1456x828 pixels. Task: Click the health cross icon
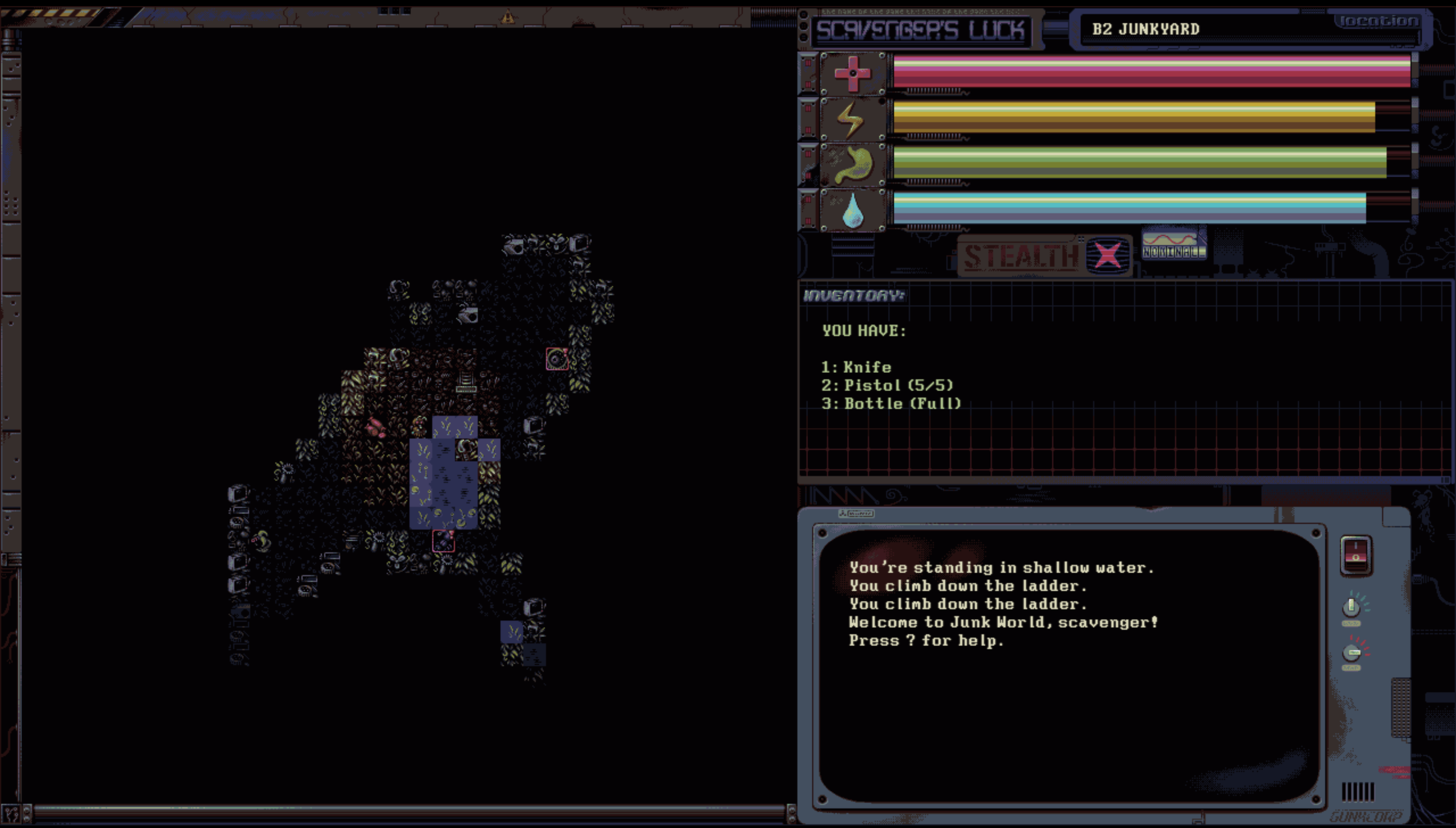(x=852, y=73)
